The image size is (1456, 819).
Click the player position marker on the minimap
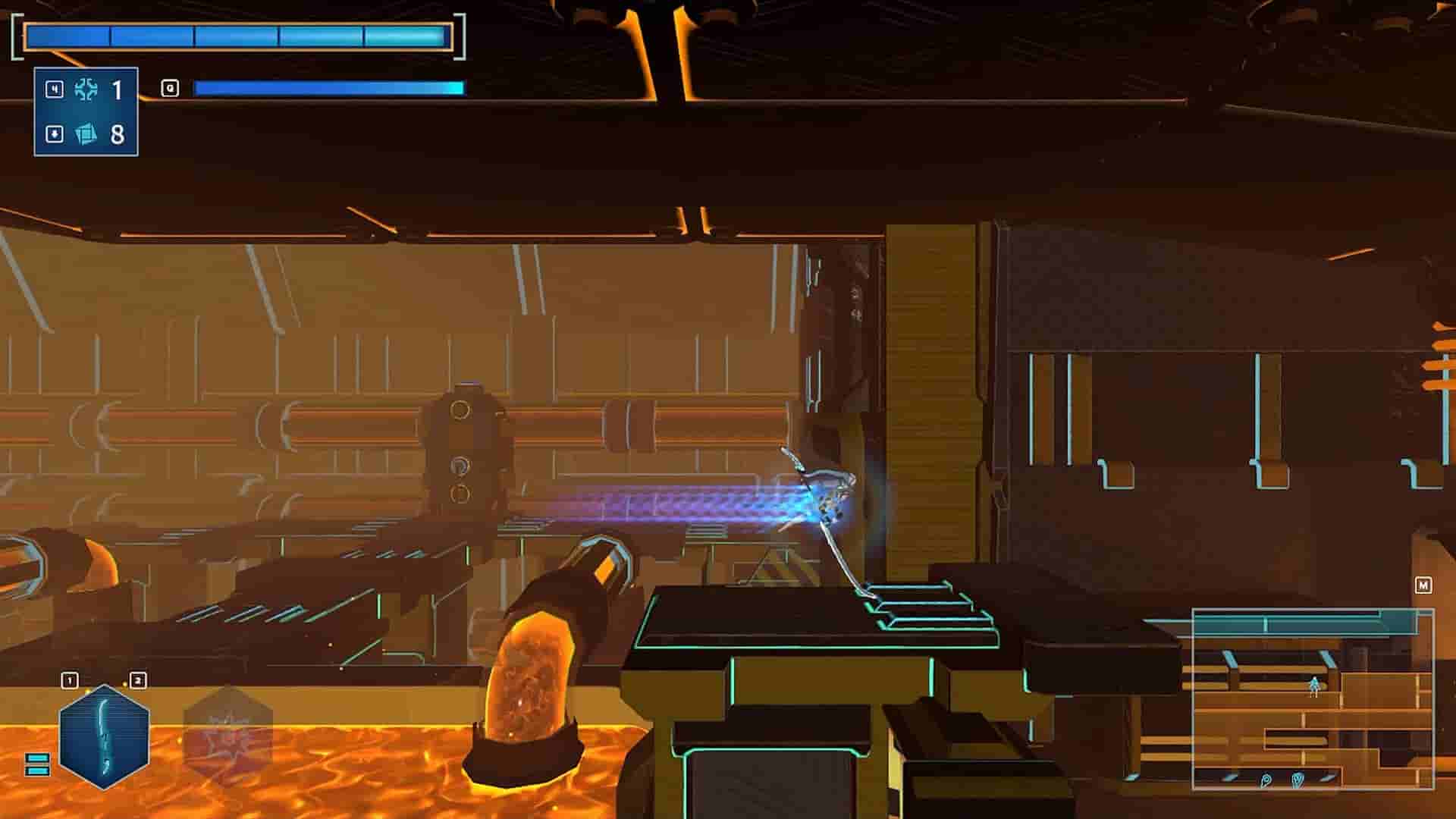[x=1313, y=684]
